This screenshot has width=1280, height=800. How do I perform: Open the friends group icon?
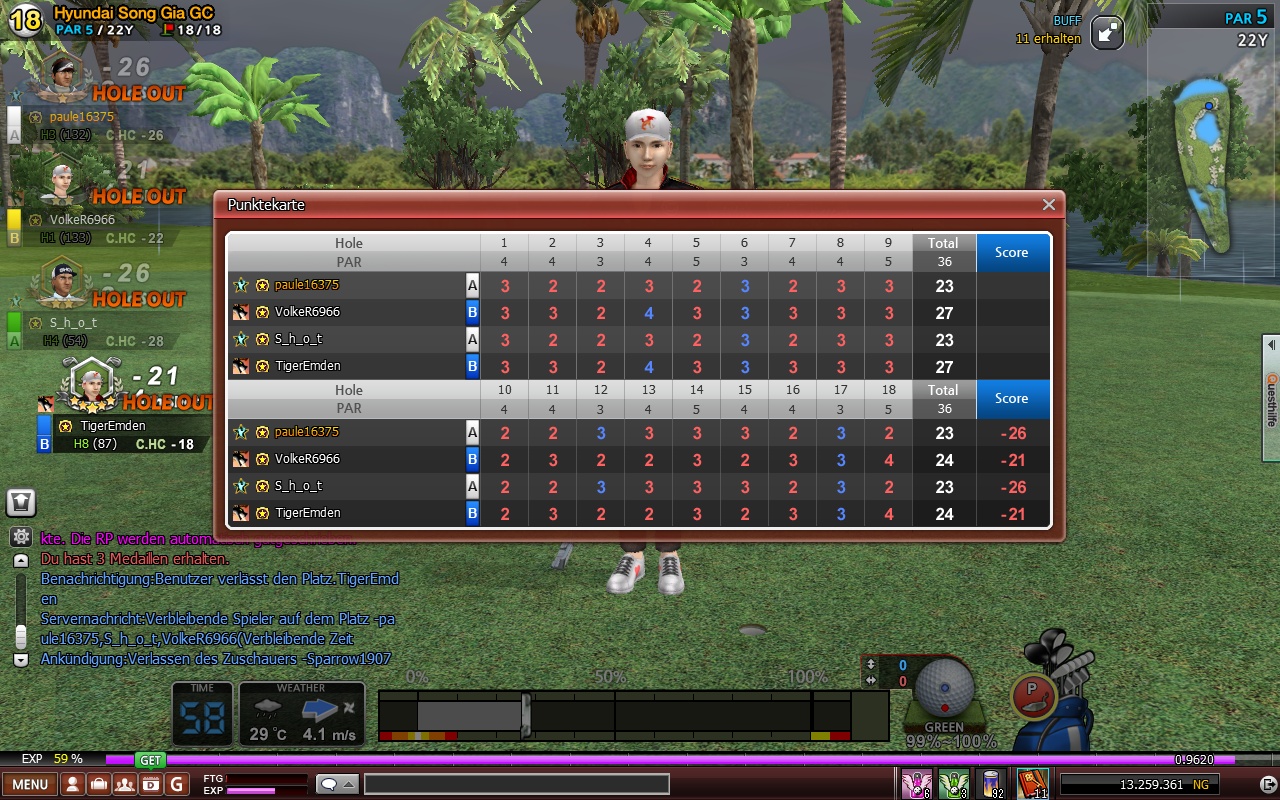[125, 784]
